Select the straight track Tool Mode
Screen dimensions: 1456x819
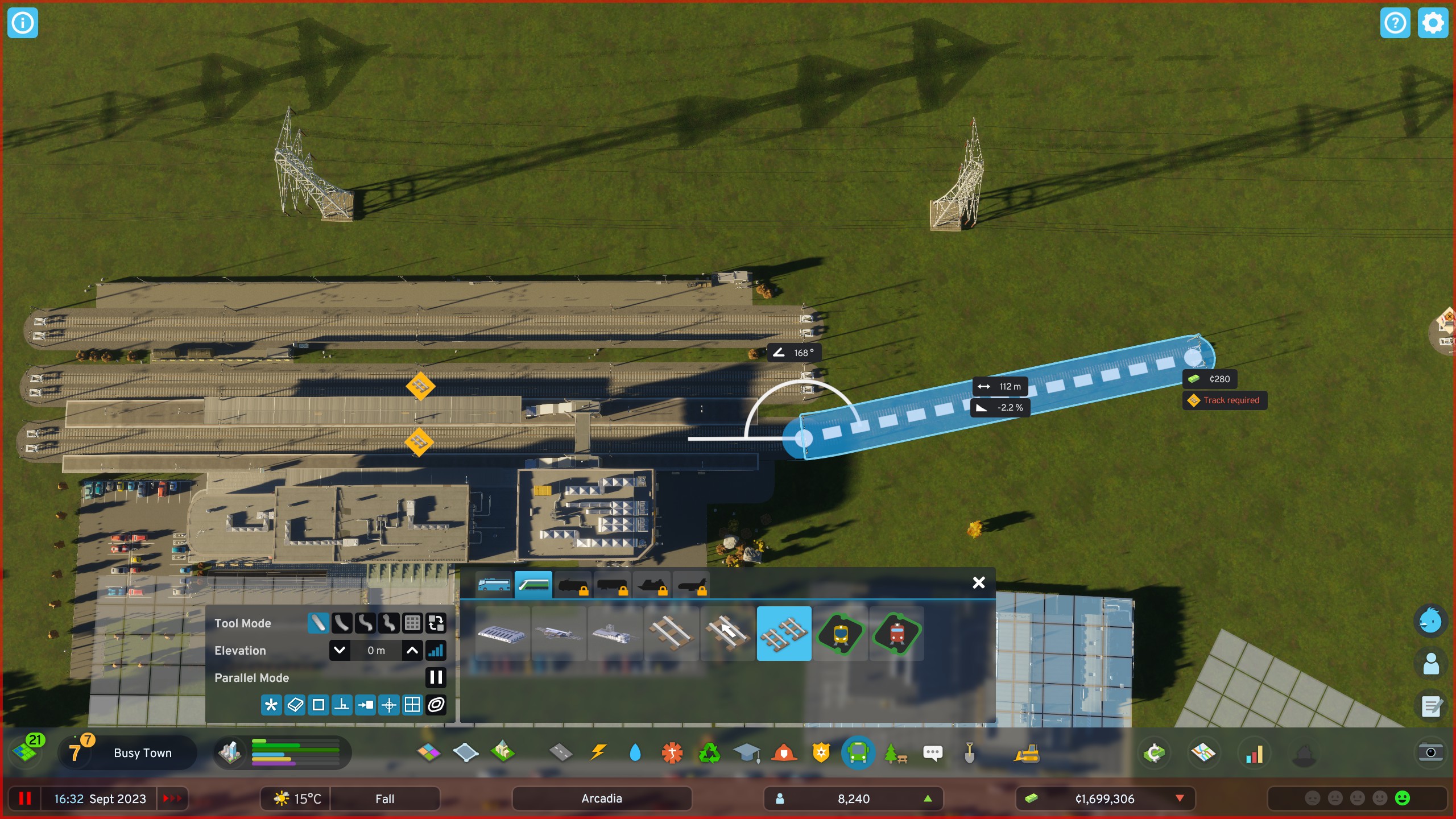(x=318, y=623)
